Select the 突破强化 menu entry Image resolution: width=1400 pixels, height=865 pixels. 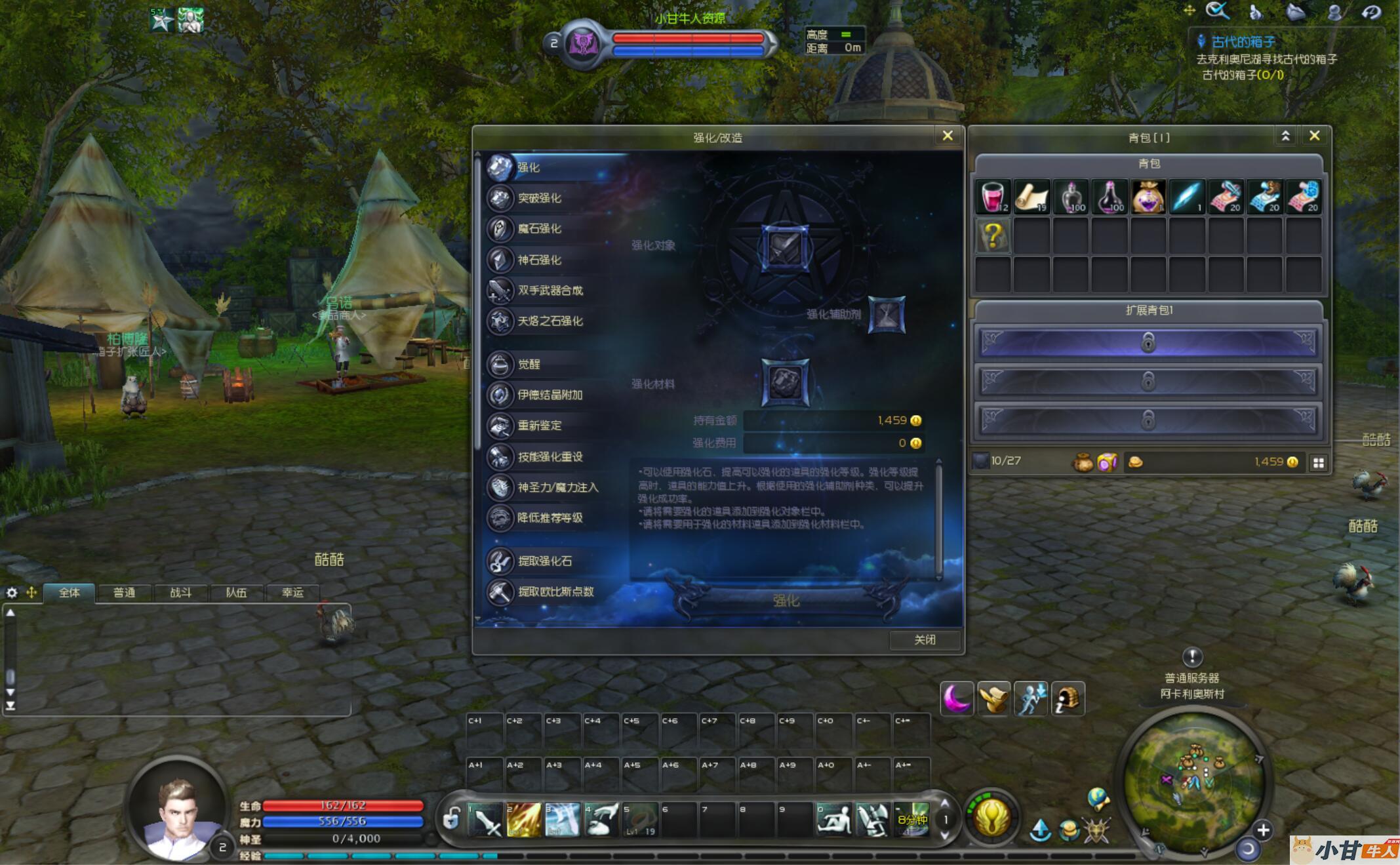[x=539, y=198]
